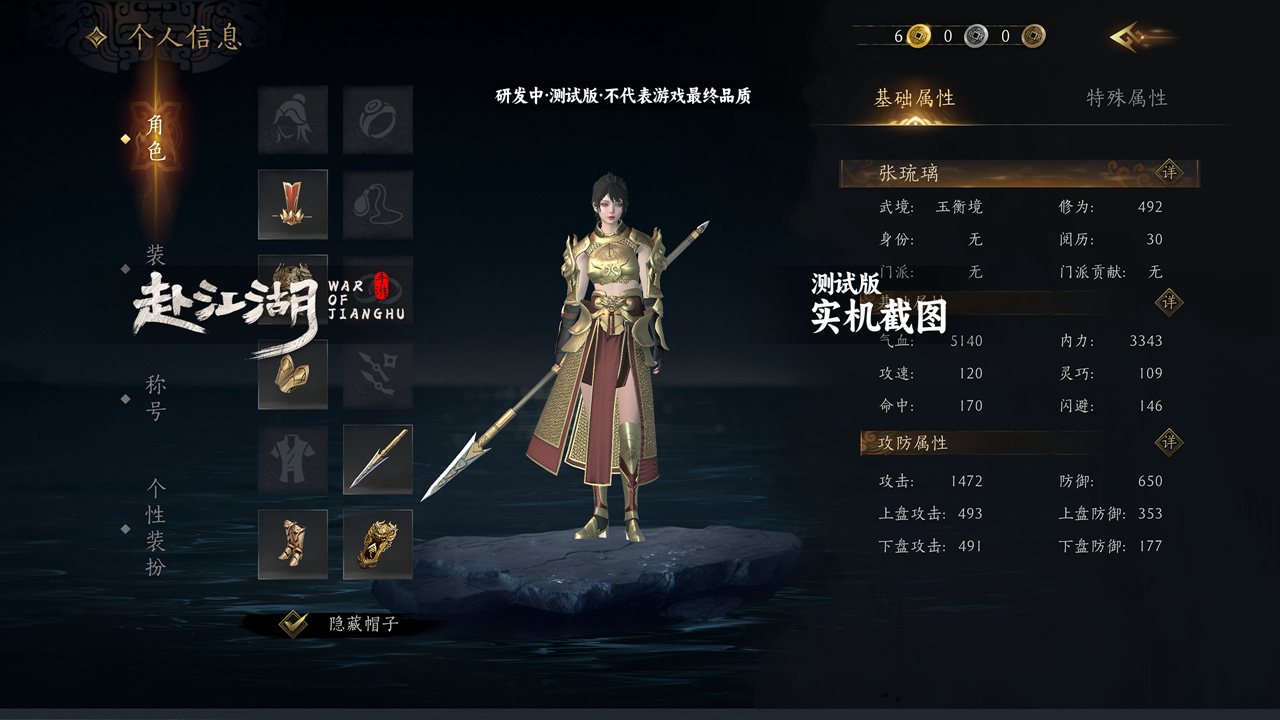Click the empty throwing darts slot
The height and width of the screenshot is (720, 1280).
pyautogui.click(x=378, y=374)
